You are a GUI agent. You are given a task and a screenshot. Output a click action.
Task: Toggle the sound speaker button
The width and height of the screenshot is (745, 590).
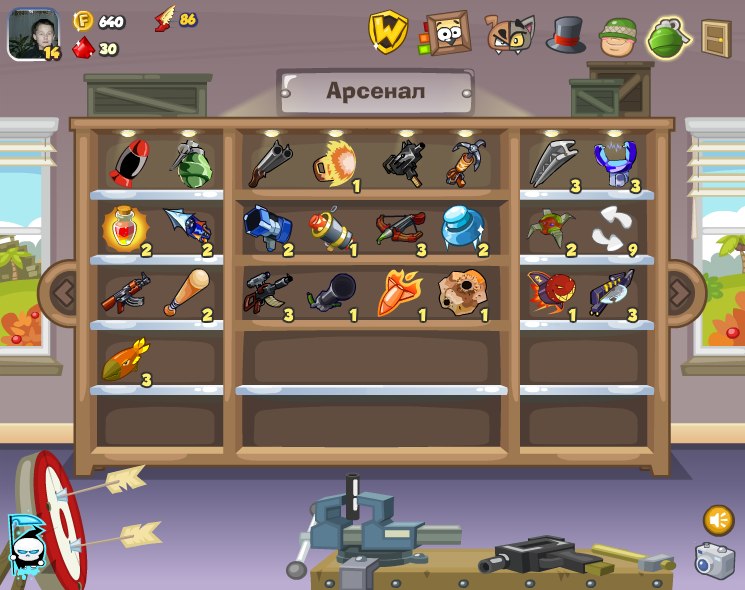pos(717,520)
